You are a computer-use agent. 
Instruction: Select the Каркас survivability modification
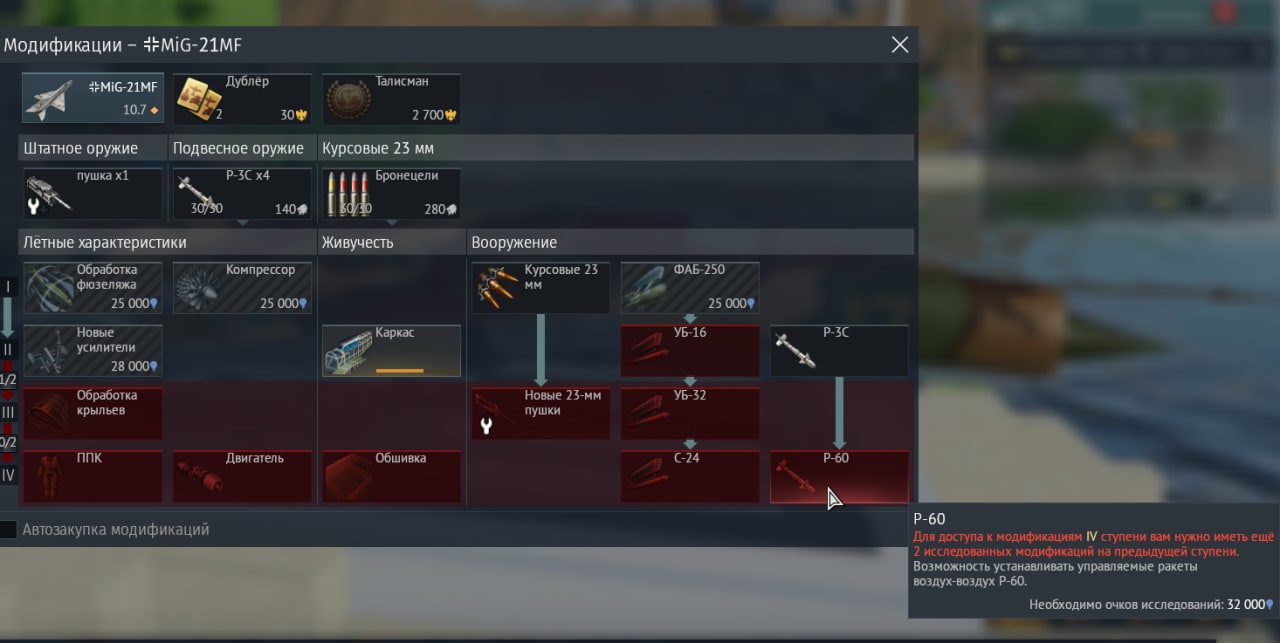click(391, 350)
